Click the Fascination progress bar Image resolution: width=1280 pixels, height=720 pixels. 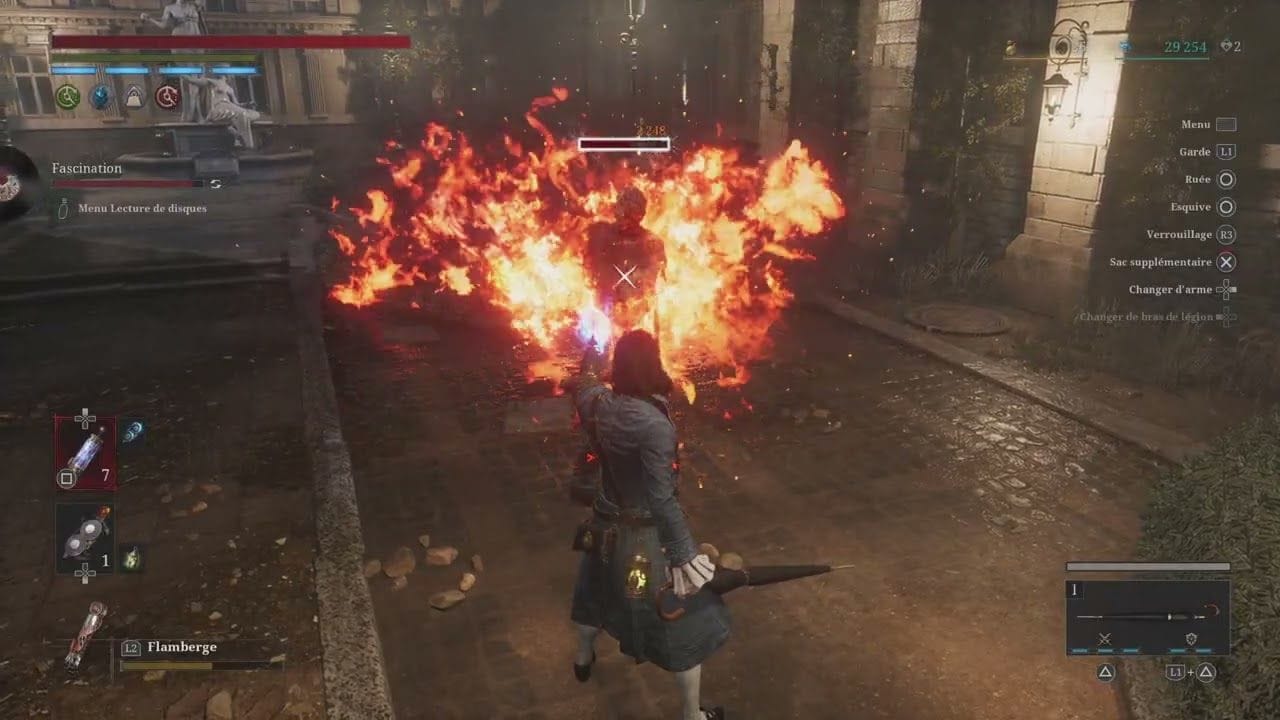pyautogui.click(x=125, y=184)
